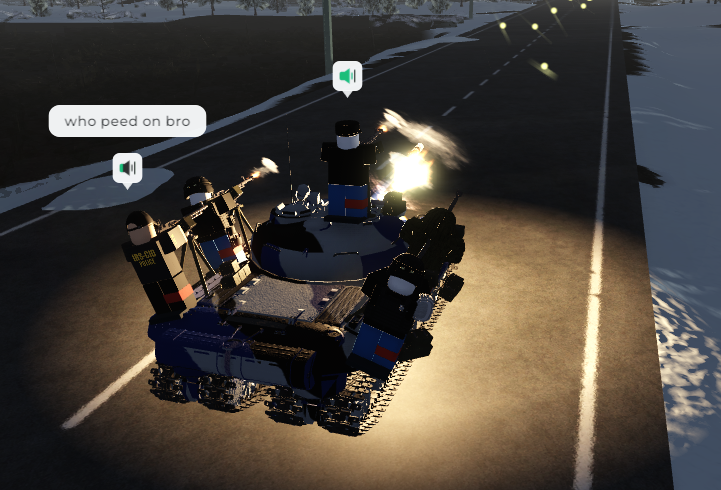
Task: Toggle the voice speaker icon above the turret gunner
Action: coord(347,76)
